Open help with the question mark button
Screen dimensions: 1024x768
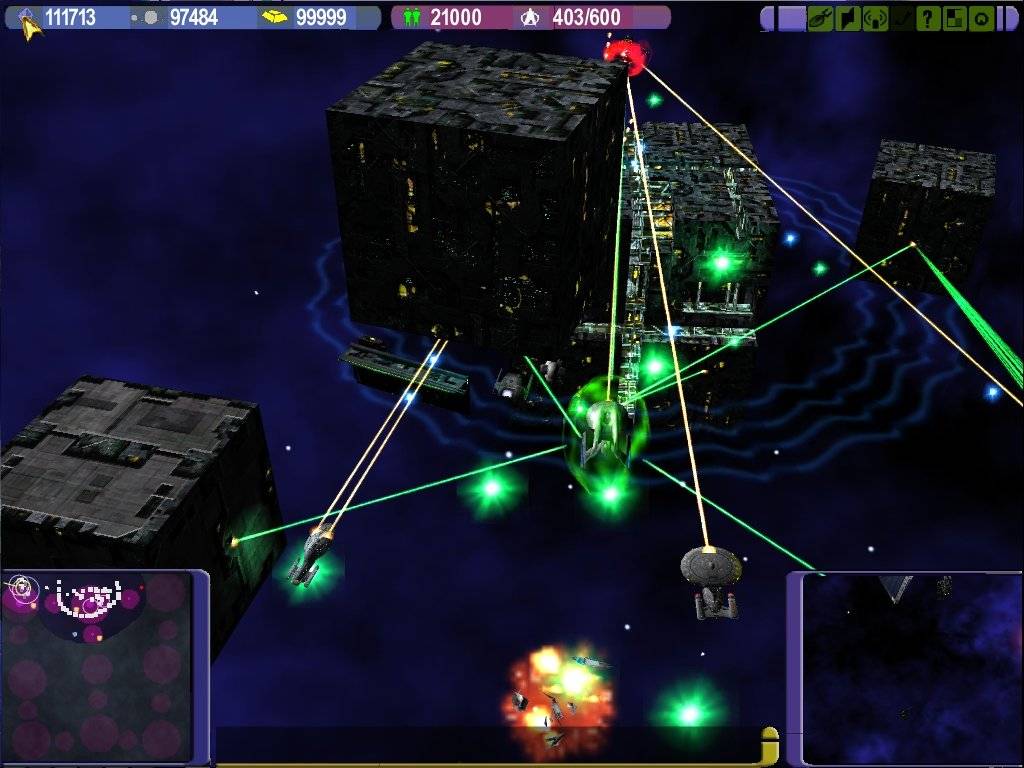(929, 18)
